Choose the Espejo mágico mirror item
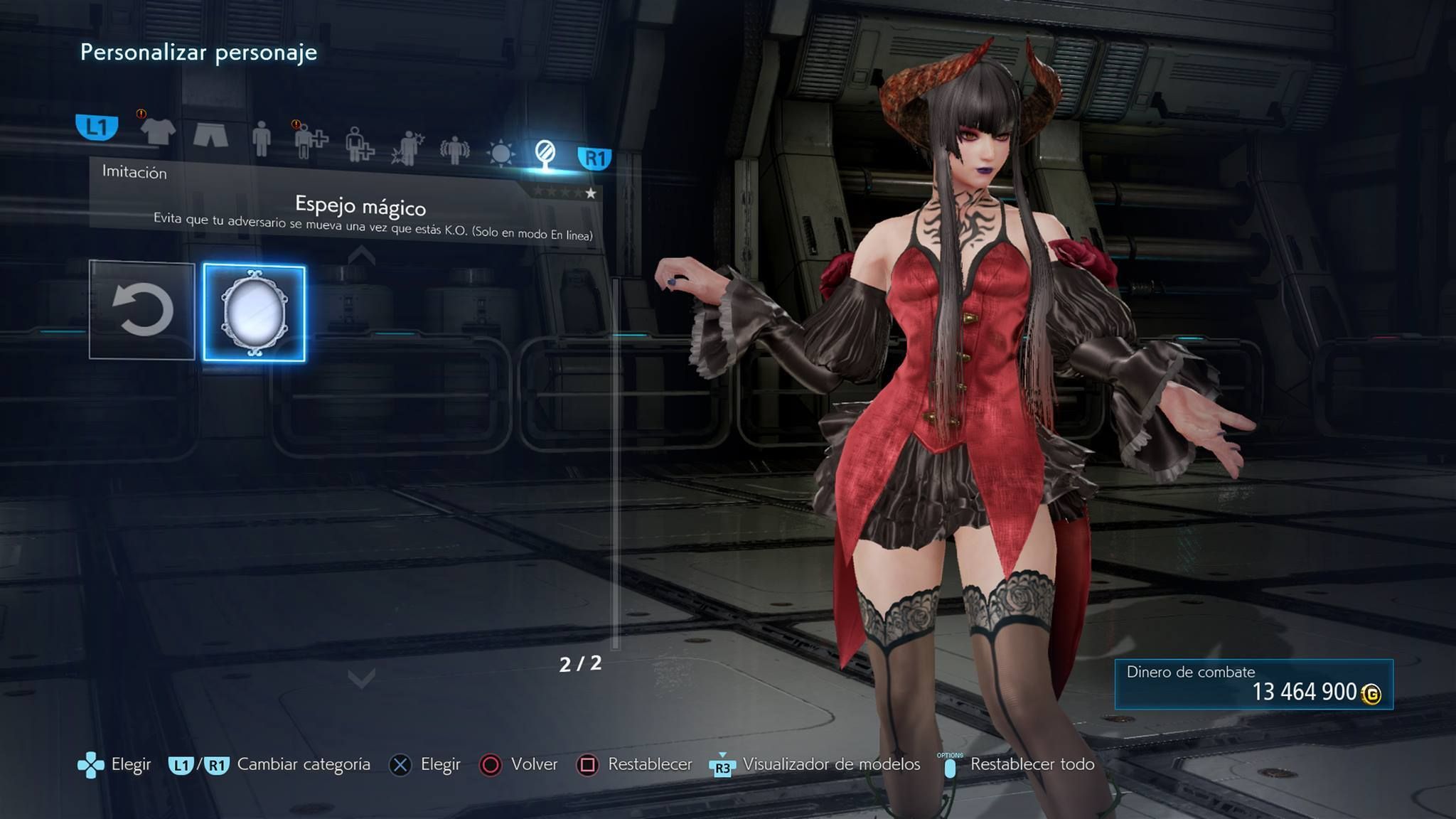The width and height of the screenshot is (1456, 819). coord(255,314)
